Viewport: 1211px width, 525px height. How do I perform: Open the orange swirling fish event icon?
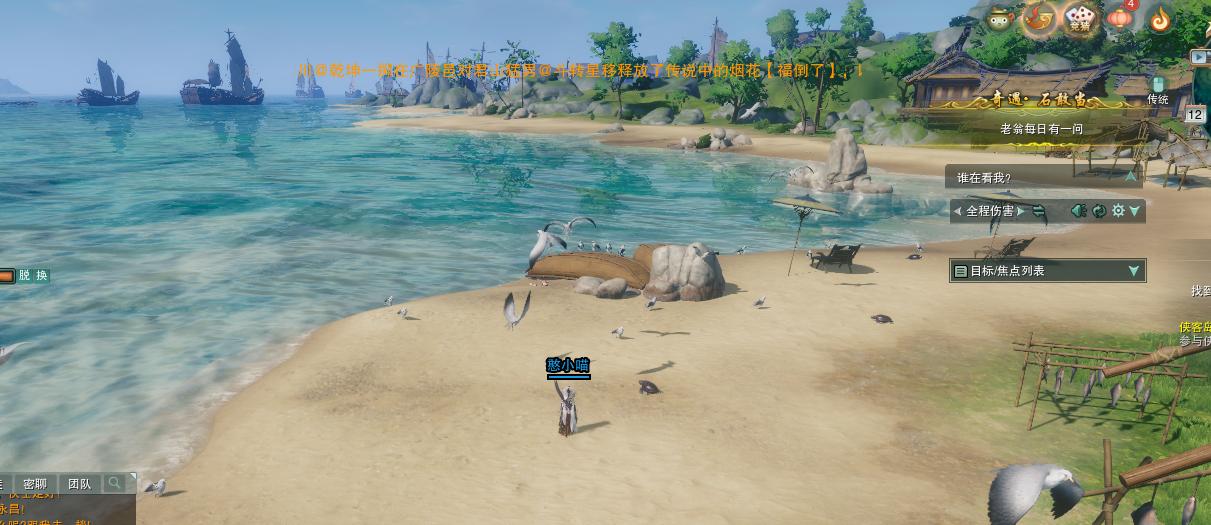[x=1039, y=17]
